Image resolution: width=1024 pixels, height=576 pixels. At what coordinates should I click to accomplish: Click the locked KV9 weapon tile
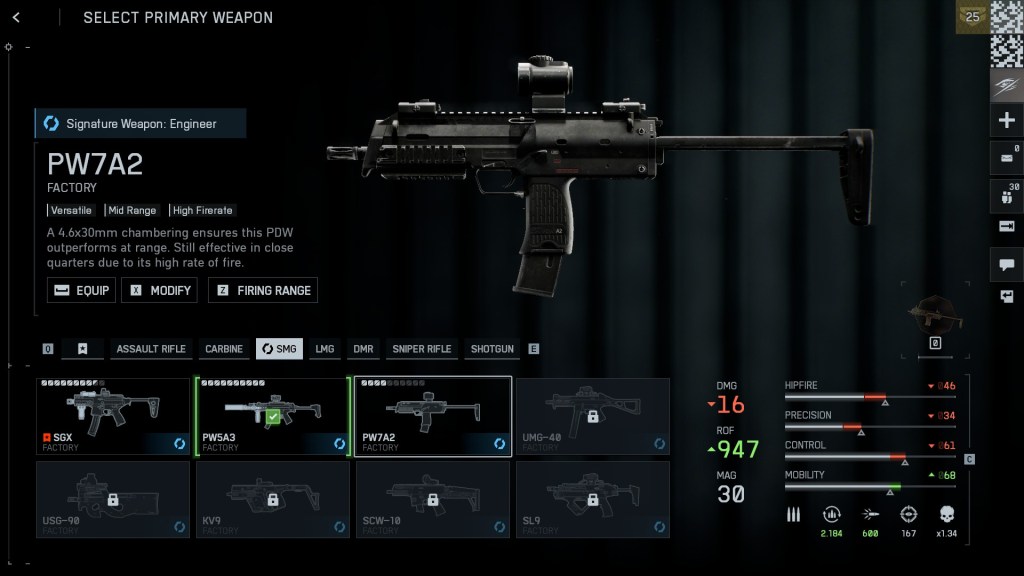pyautogui.click(x=273, y=499)
